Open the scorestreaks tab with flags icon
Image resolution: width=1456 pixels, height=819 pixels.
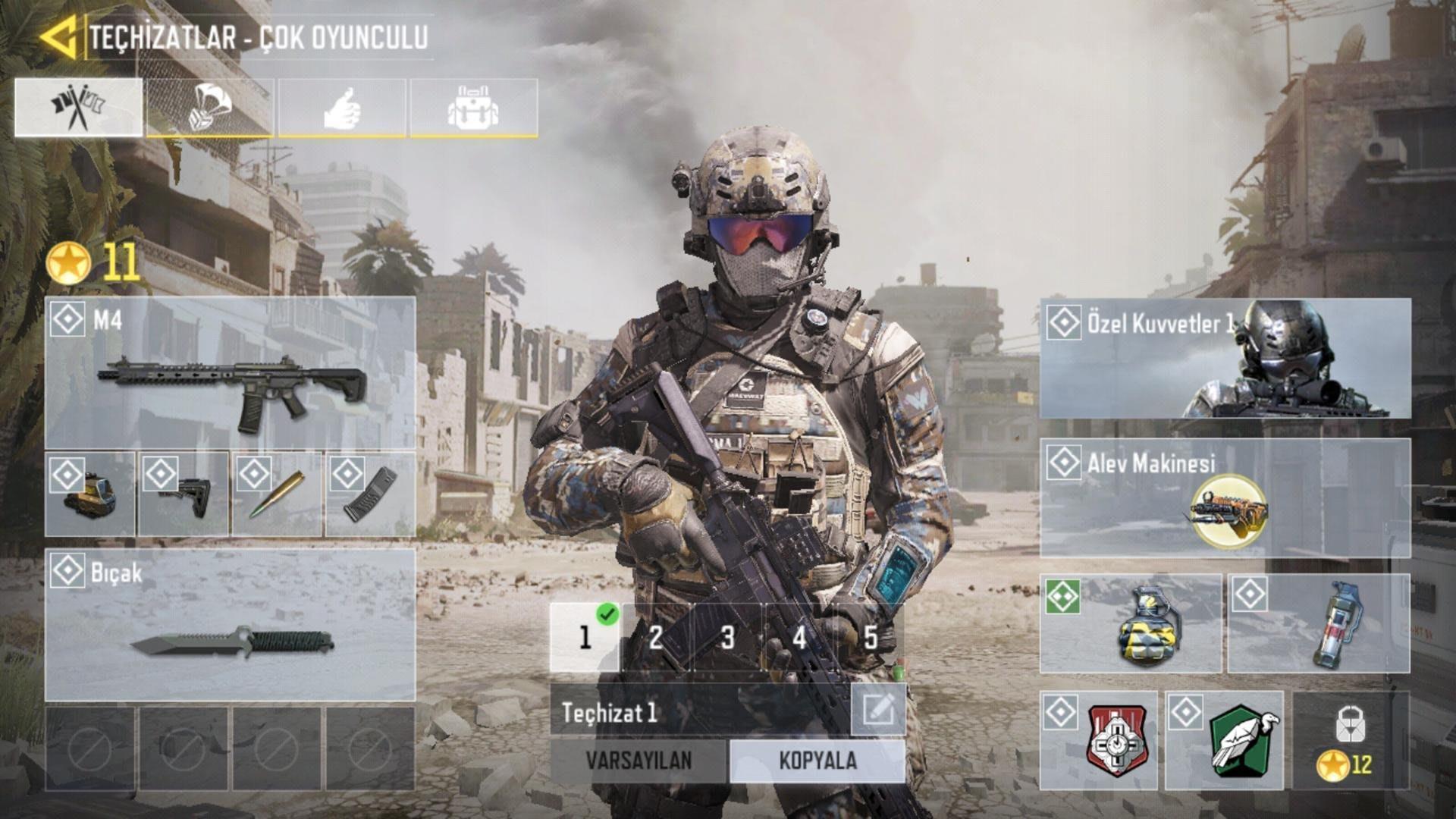80,107
